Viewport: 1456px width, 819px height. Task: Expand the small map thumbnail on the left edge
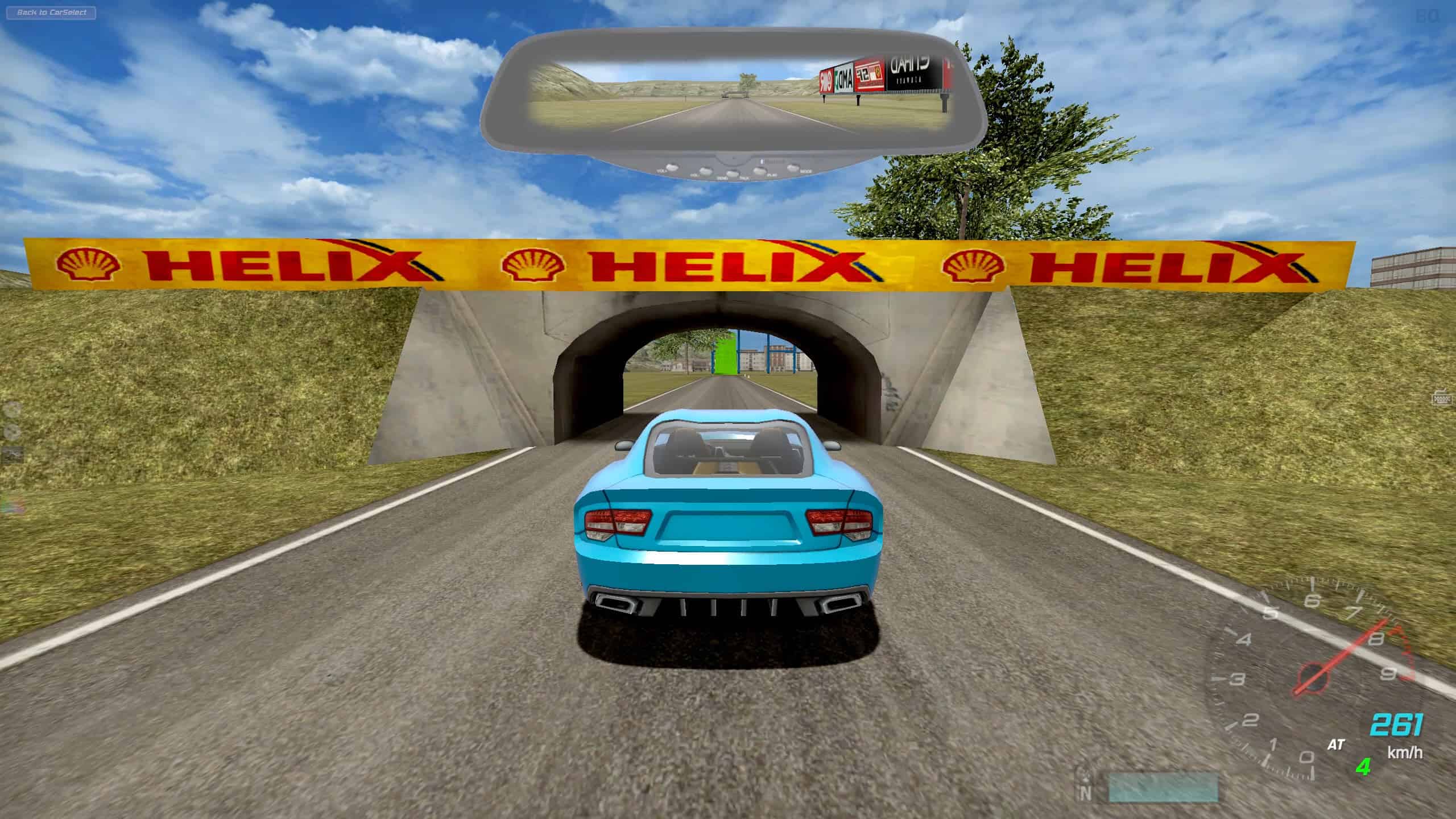(12, 455)
